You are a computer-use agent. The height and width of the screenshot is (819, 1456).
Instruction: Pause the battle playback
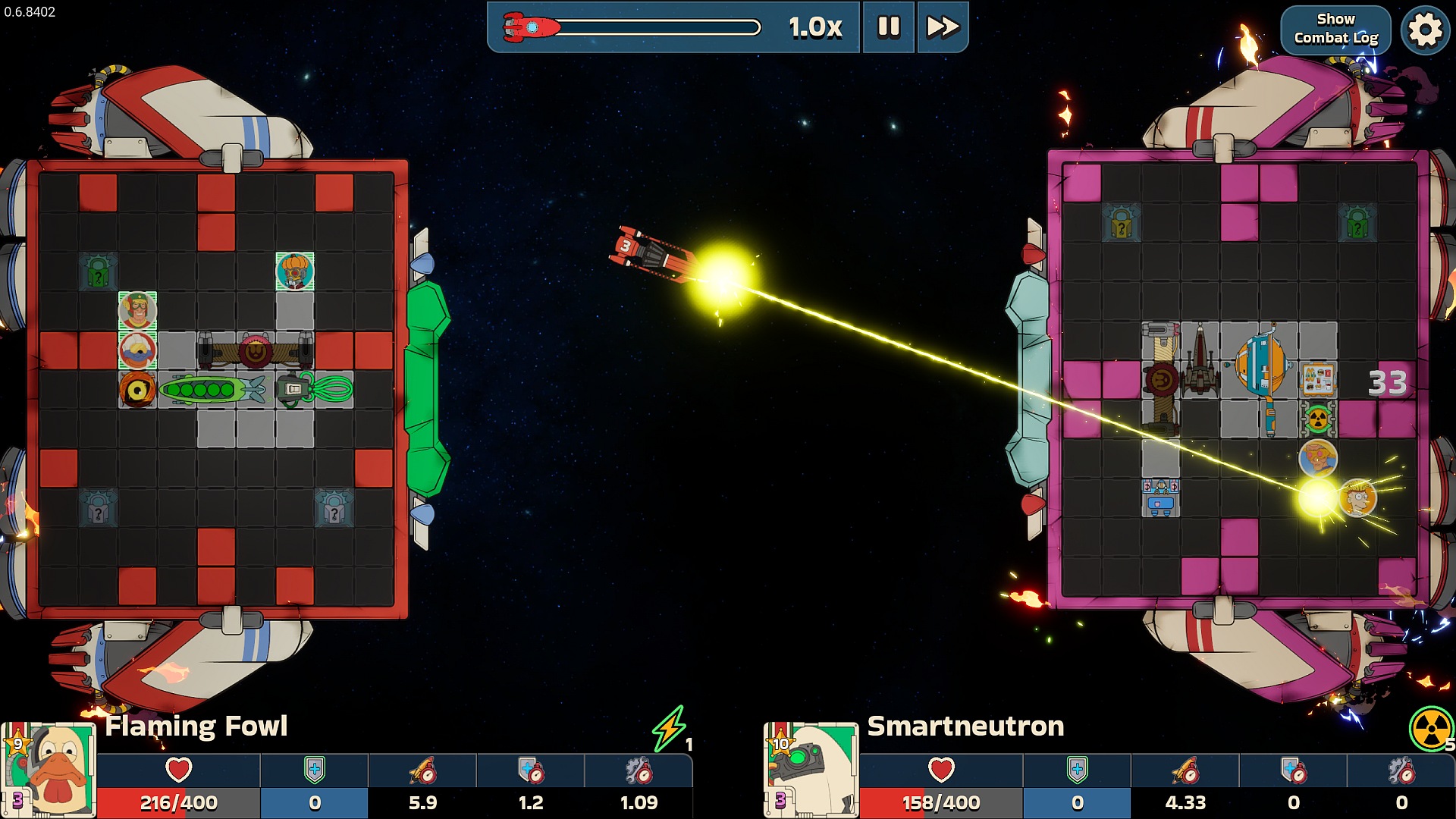[x=888, y=27]
